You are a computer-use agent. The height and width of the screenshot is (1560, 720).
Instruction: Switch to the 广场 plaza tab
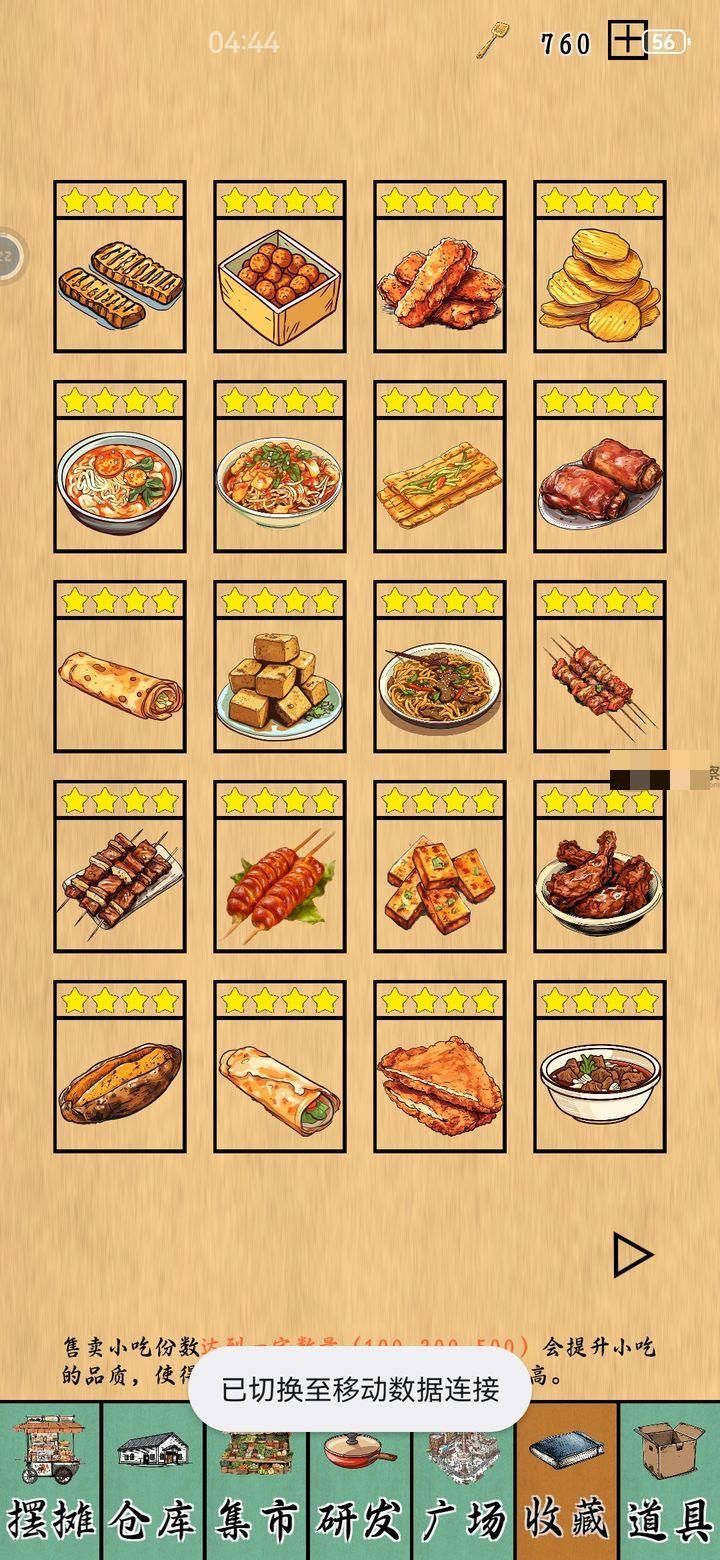[462, 1480]
